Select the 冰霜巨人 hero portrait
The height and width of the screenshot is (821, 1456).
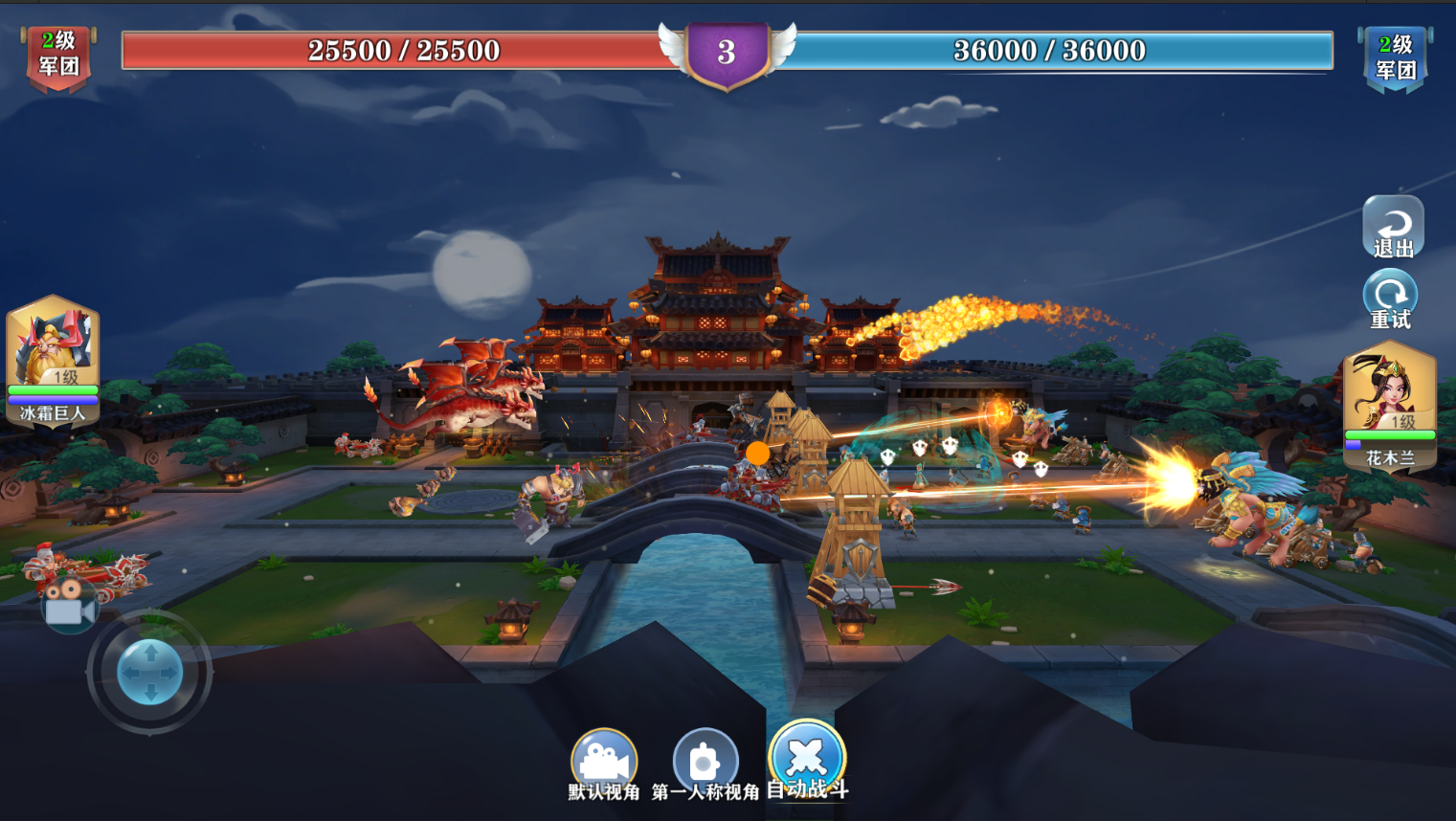[53, 360]
